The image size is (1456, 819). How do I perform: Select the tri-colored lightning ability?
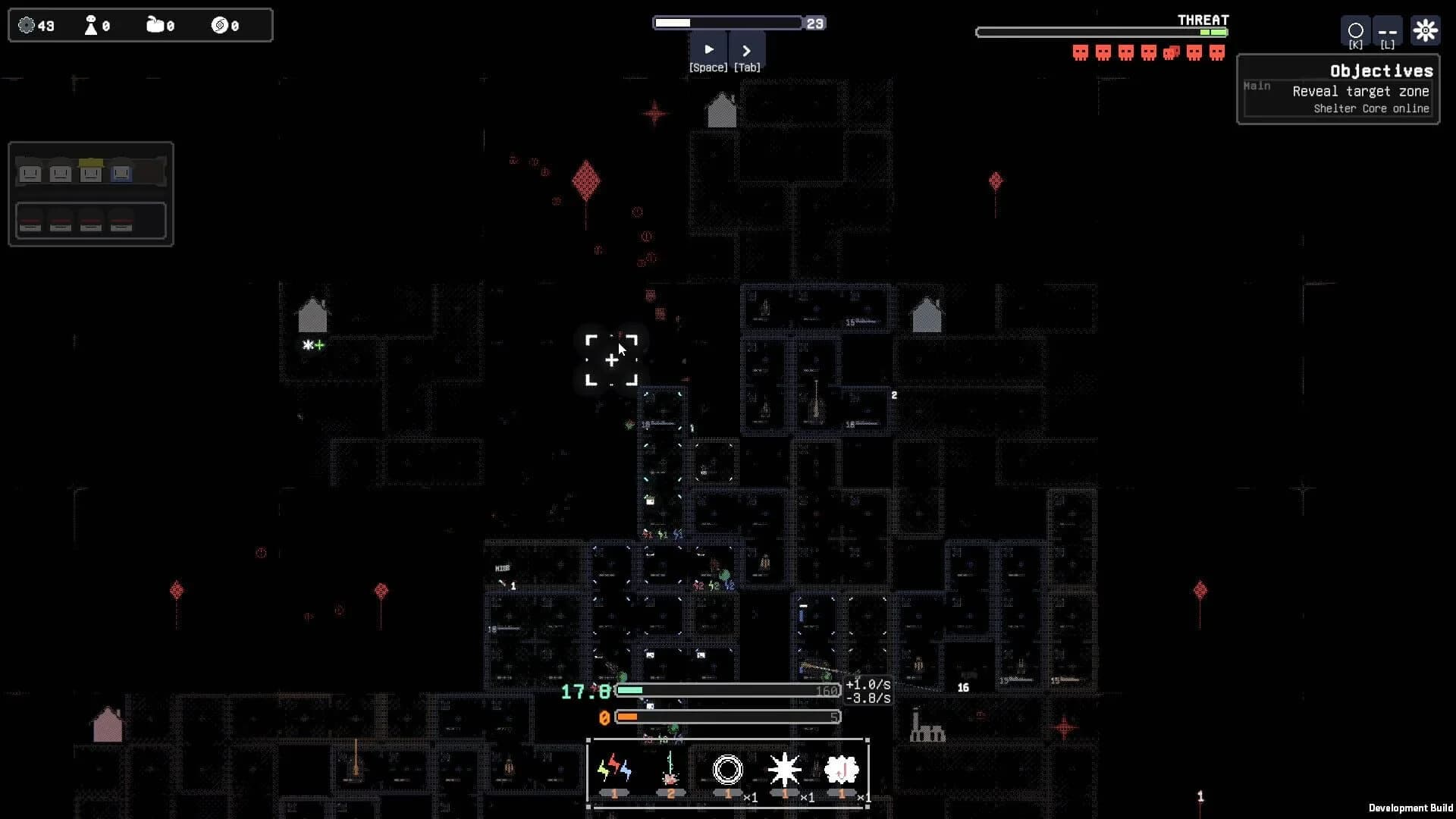[x=614, y=770]
